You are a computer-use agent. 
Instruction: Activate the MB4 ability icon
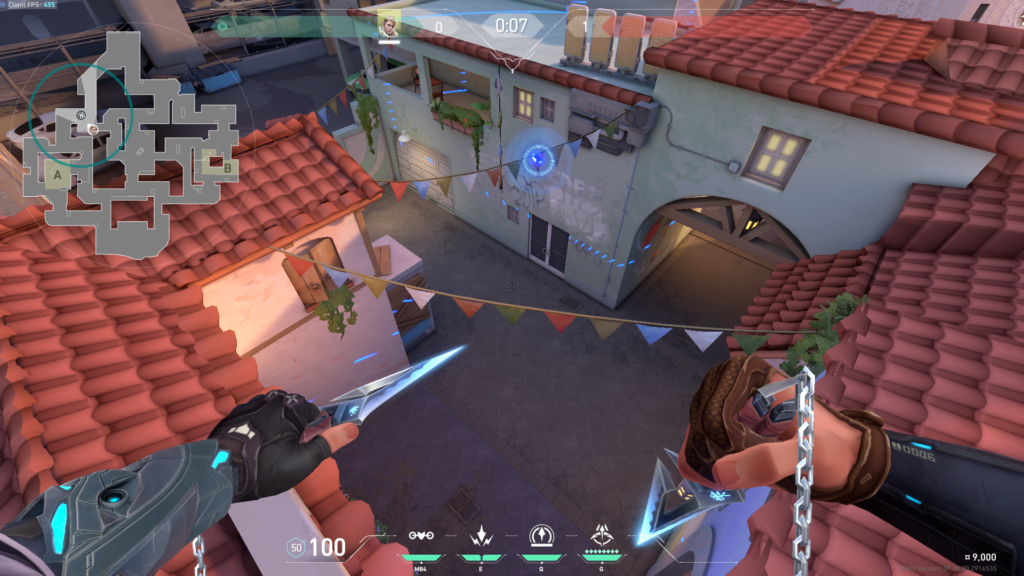[x=421, y=537]
